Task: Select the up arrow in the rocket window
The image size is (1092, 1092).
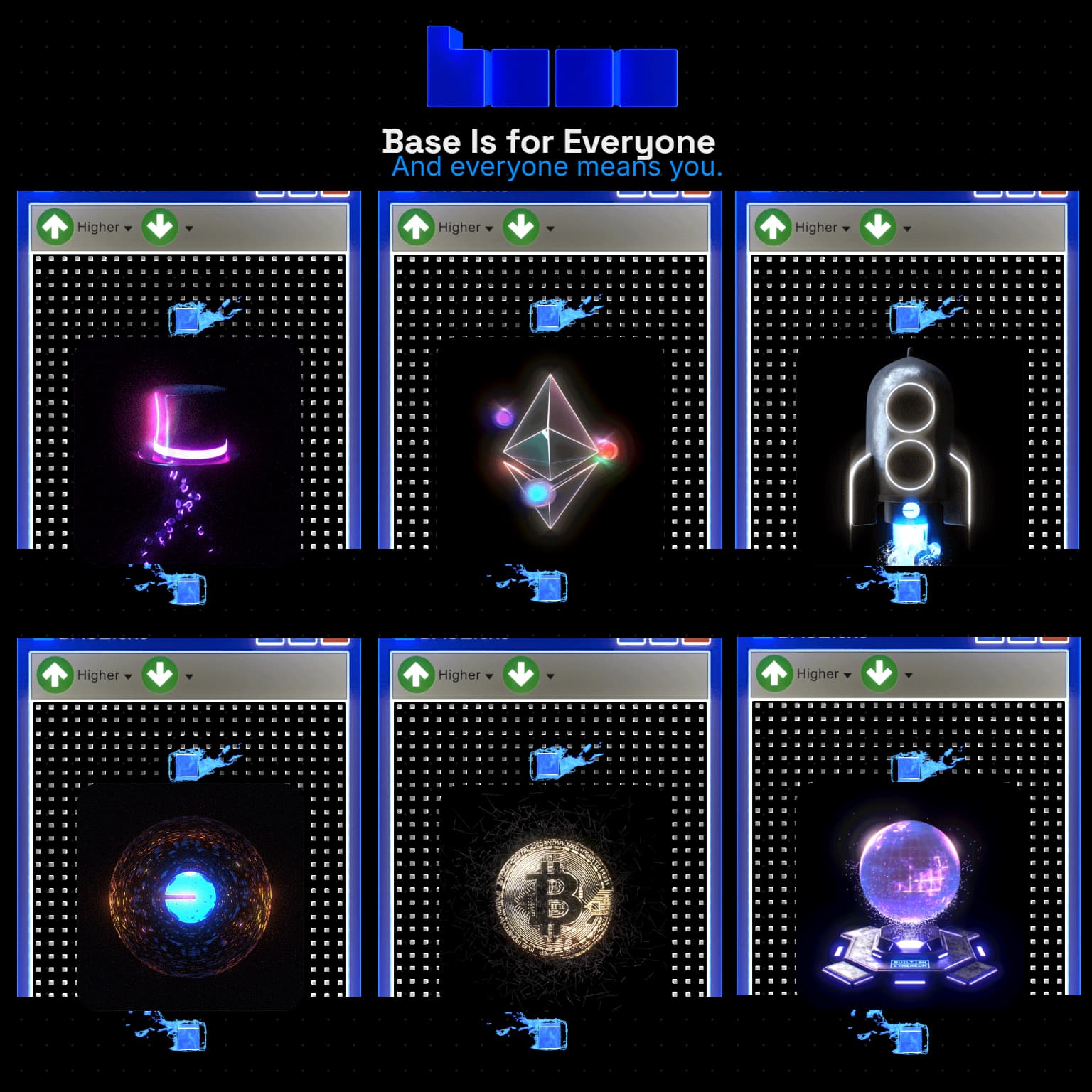Action: [773, 227]
